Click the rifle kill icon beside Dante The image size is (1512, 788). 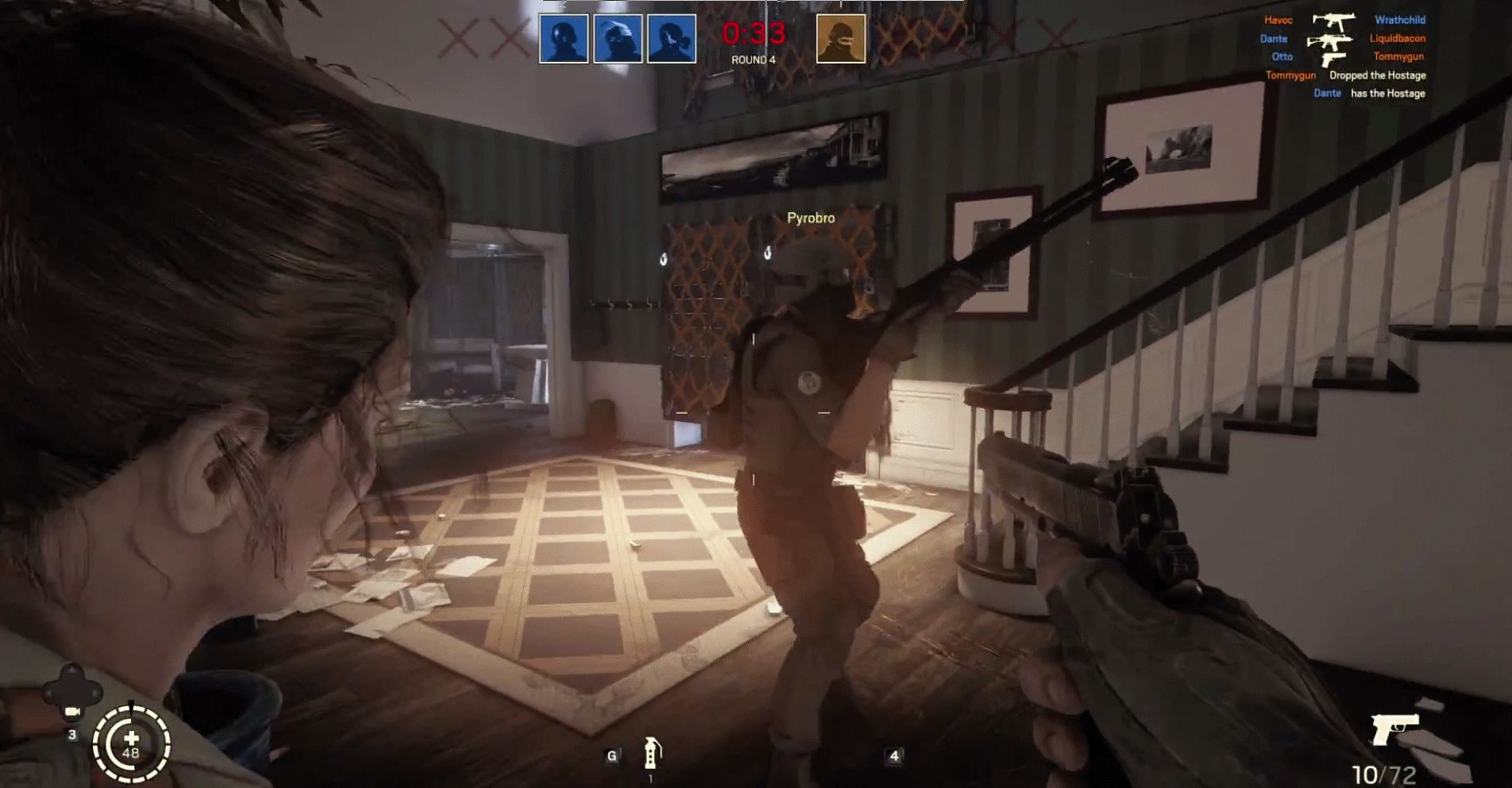(x=1329, y=41)
